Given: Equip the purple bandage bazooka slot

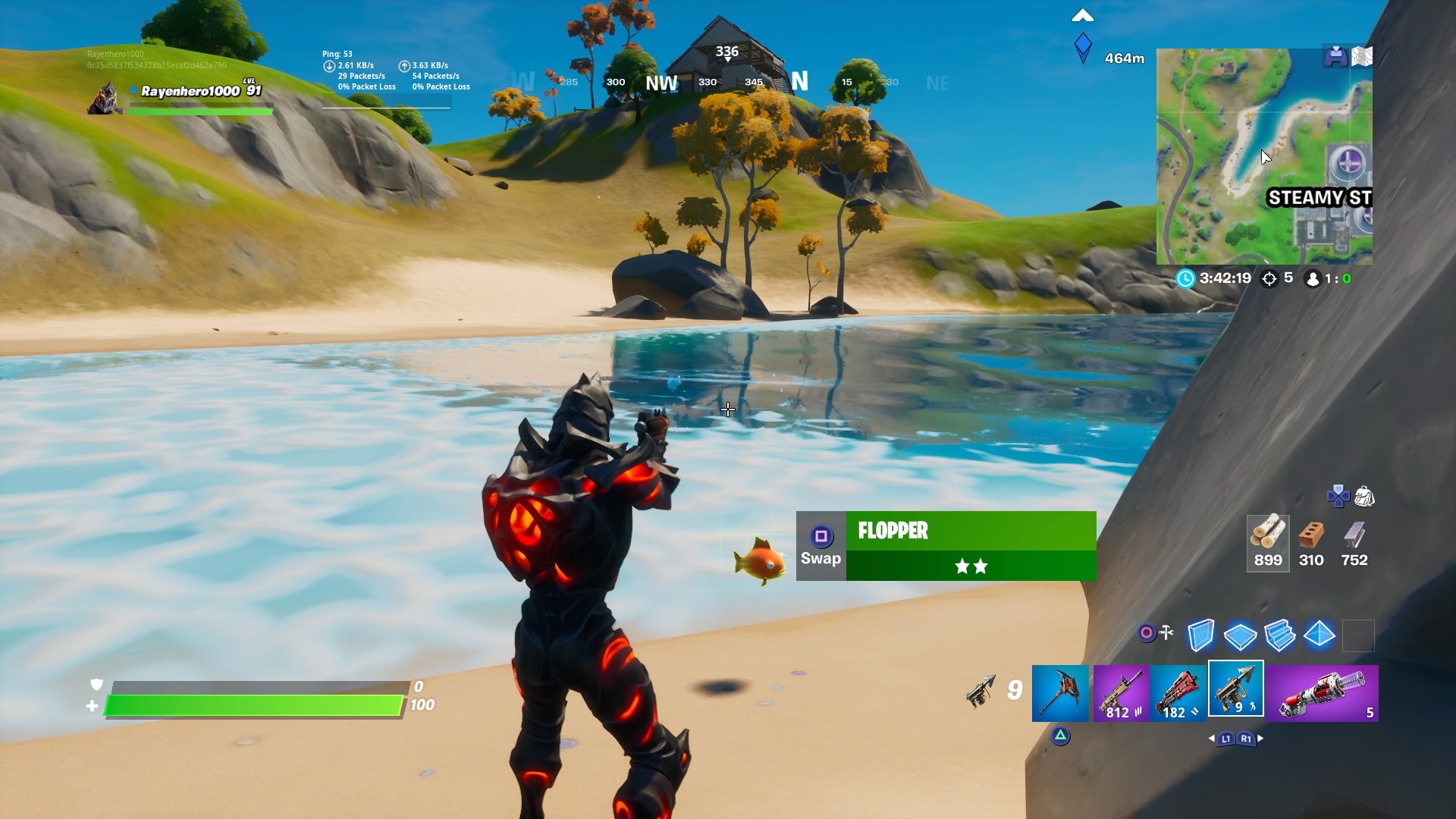Looking at the screenshot, I should coord(1323,693).
